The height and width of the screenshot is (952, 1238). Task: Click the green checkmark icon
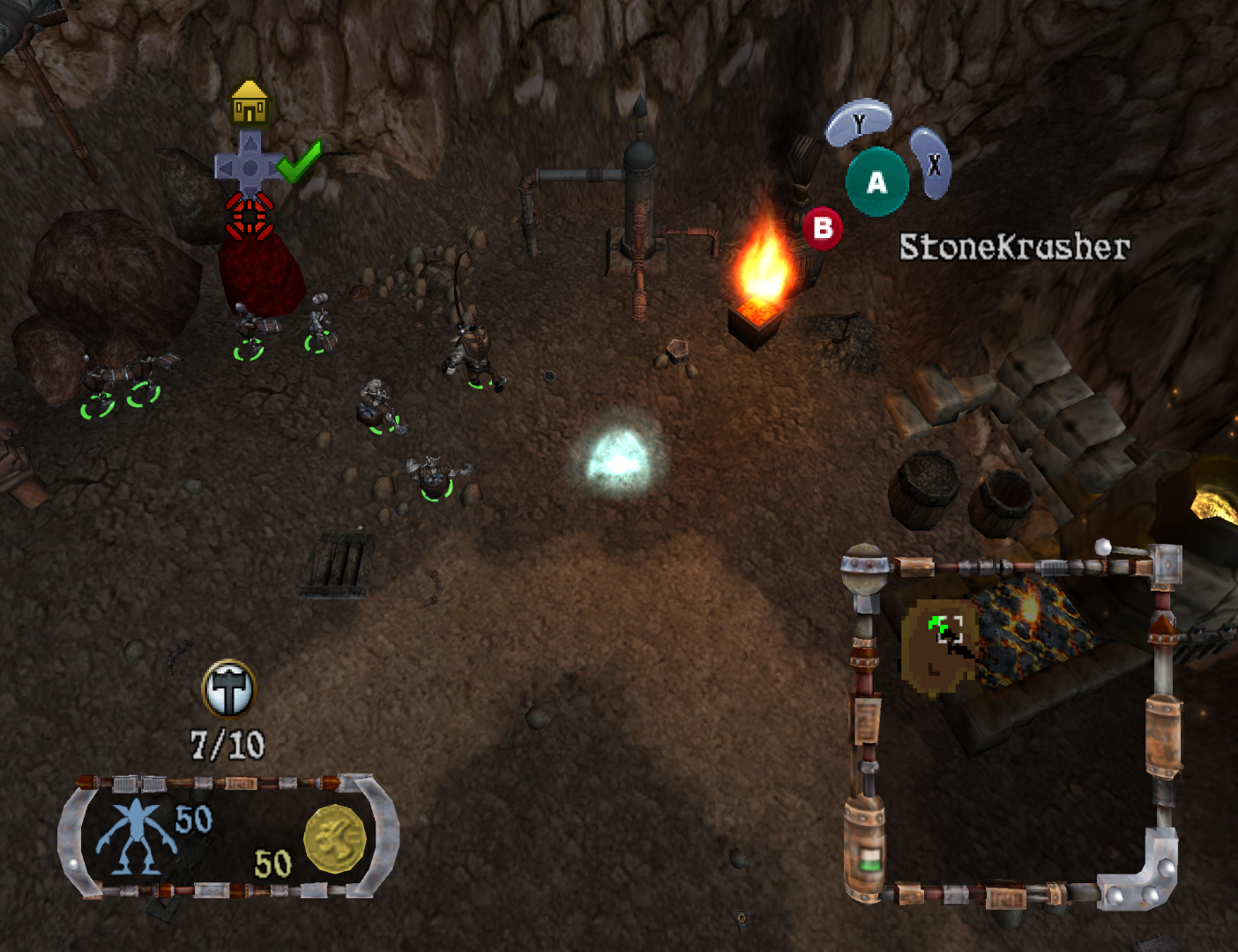point(300,161)
